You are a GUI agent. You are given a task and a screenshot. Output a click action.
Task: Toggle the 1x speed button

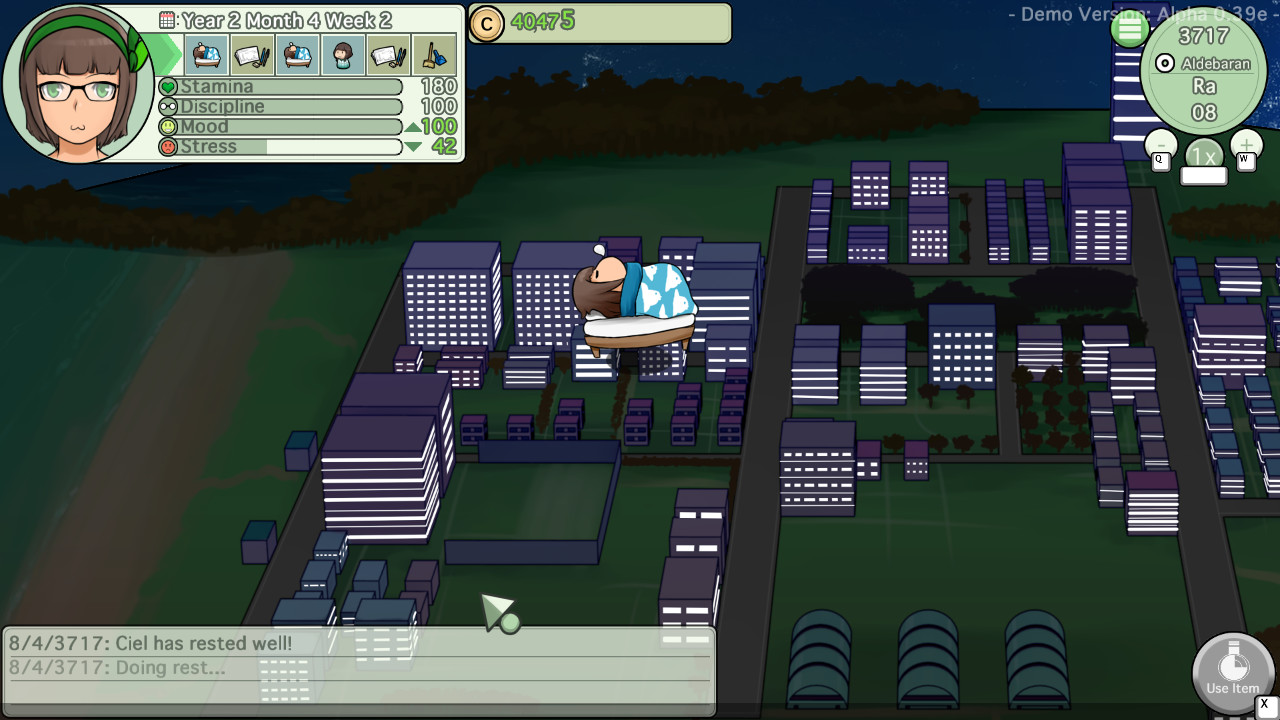1204,157
